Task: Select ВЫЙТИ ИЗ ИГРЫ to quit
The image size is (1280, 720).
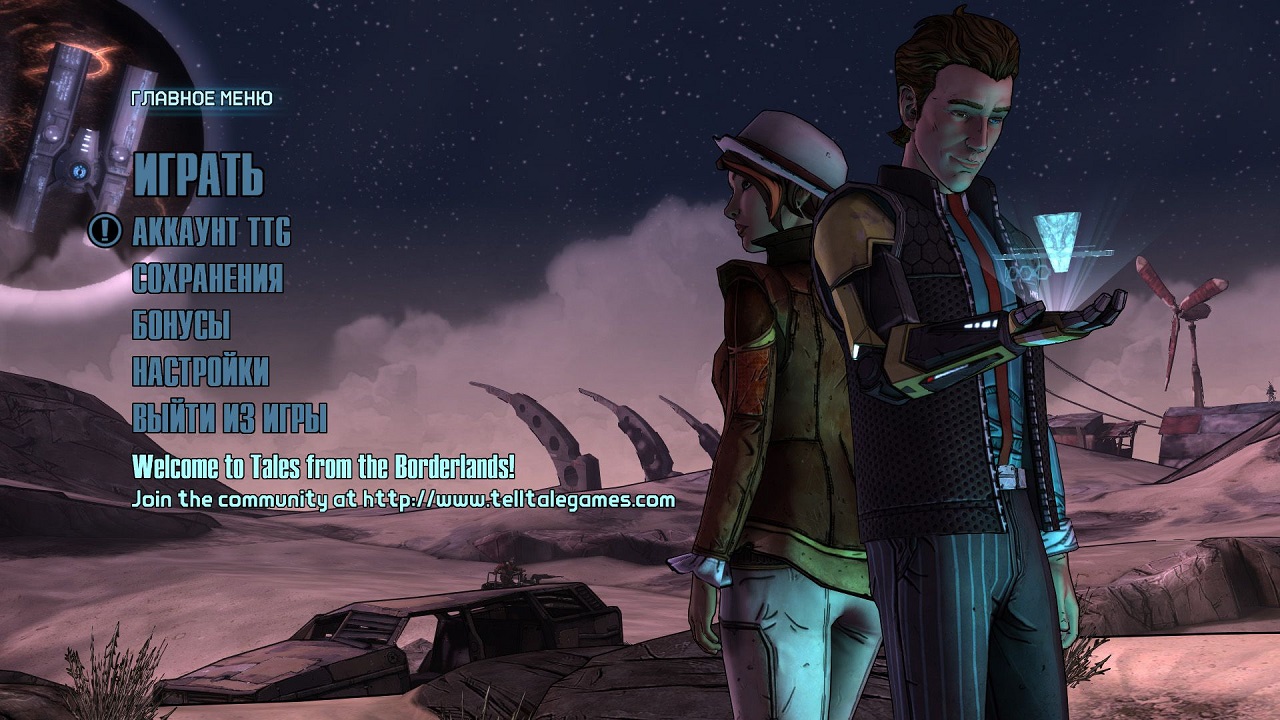Action: (230, 417)
